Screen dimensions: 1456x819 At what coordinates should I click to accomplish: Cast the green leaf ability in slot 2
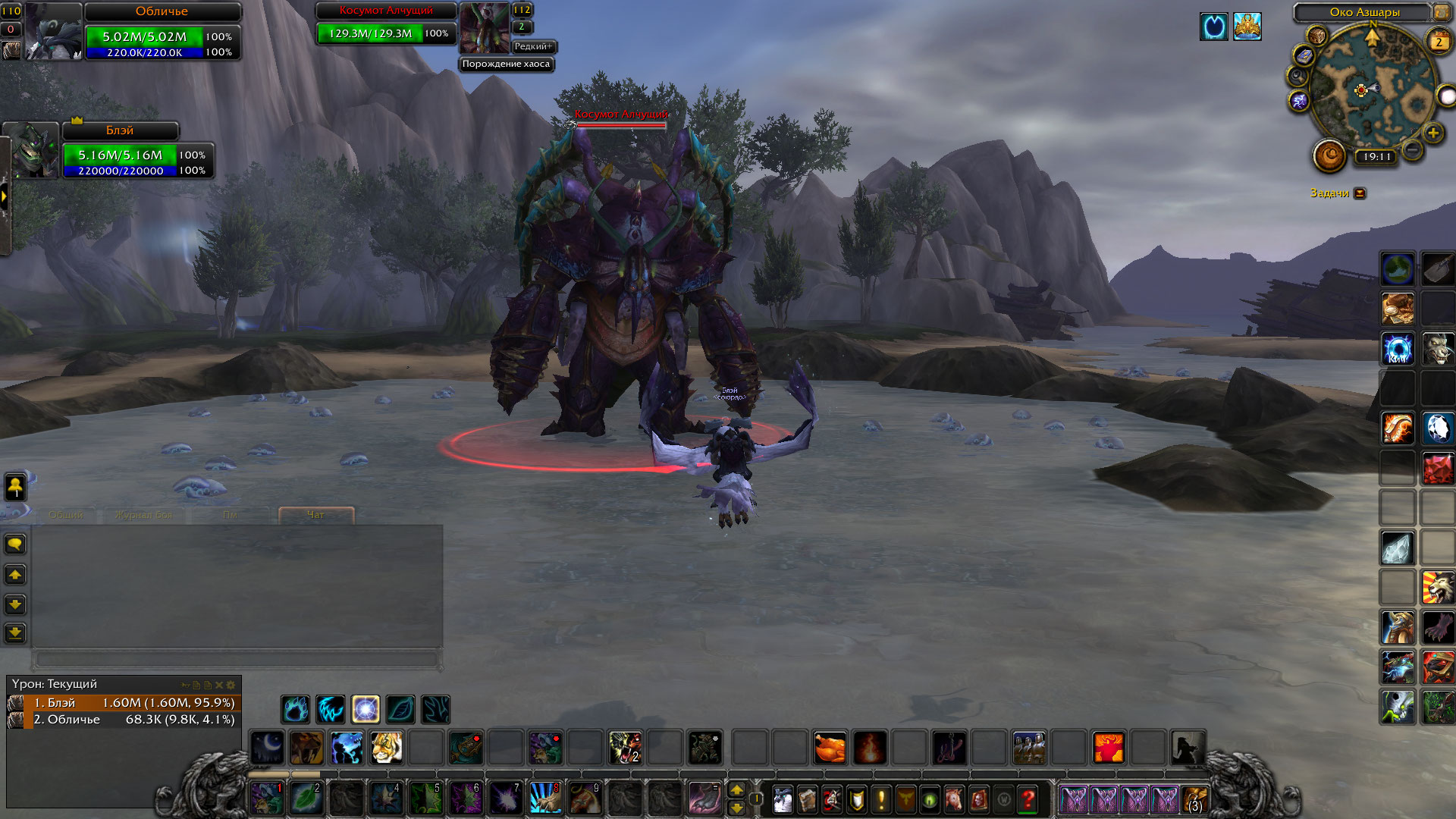tap(306, 799)
